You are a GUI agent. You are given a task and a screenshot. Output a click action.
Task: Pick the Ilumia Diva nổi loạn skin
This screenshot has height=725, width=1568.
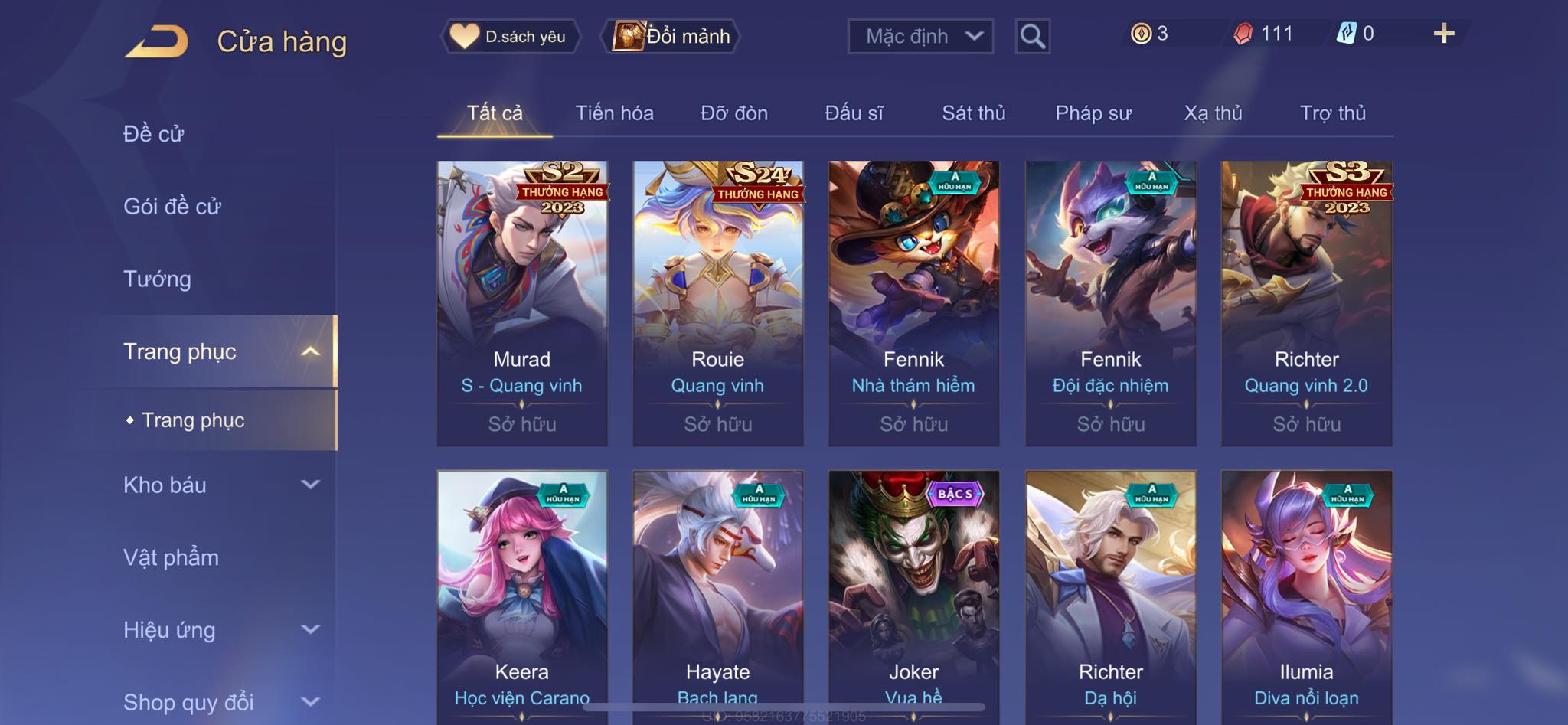pos(1306,597)
